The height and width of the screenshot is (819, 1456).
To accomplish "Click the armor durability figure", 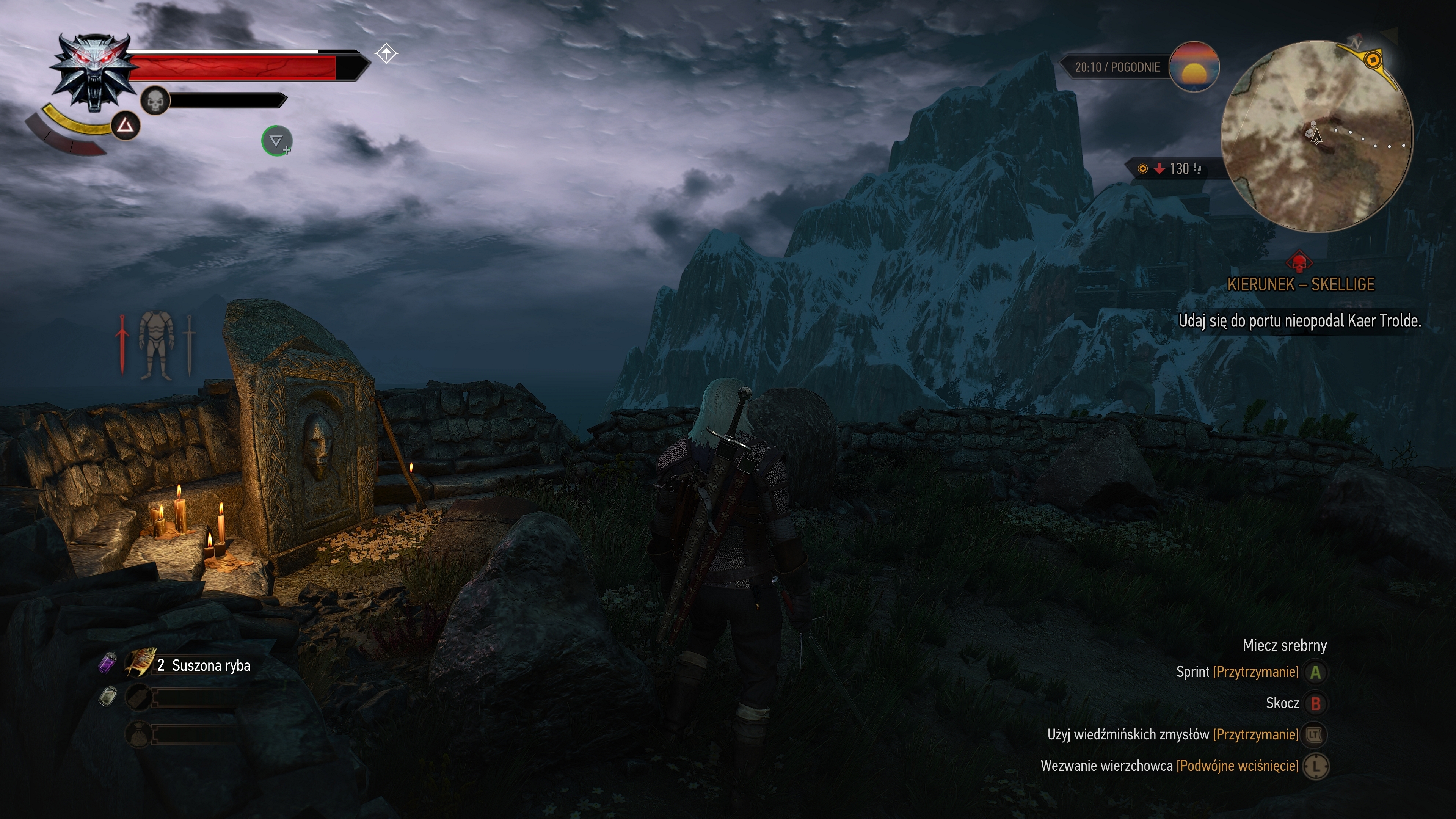I will pos(155,345).
